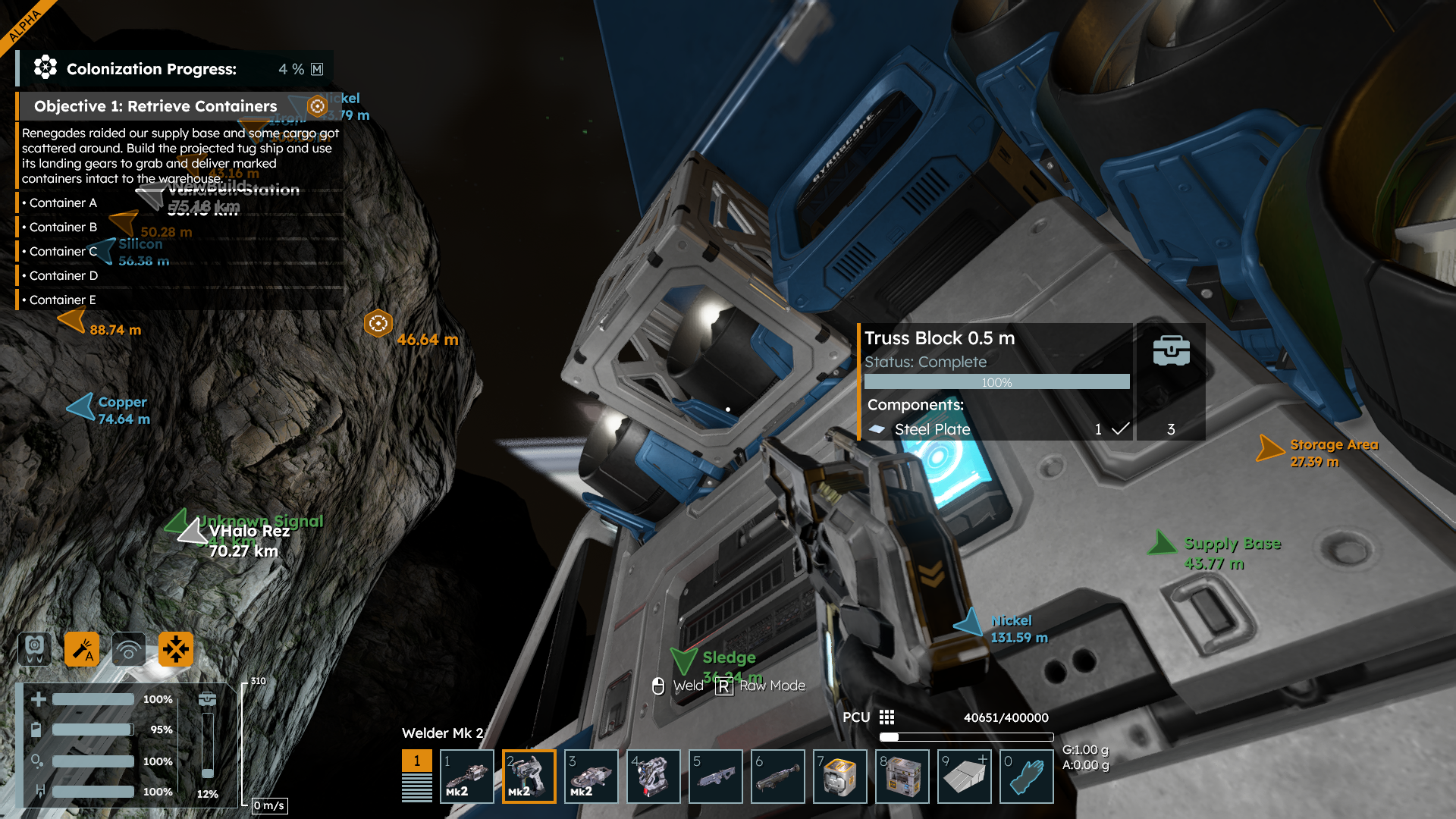The image size is (1456, 819).
Task: Select the Drill Mk2 hotbar slot
Action: point(467,776)
